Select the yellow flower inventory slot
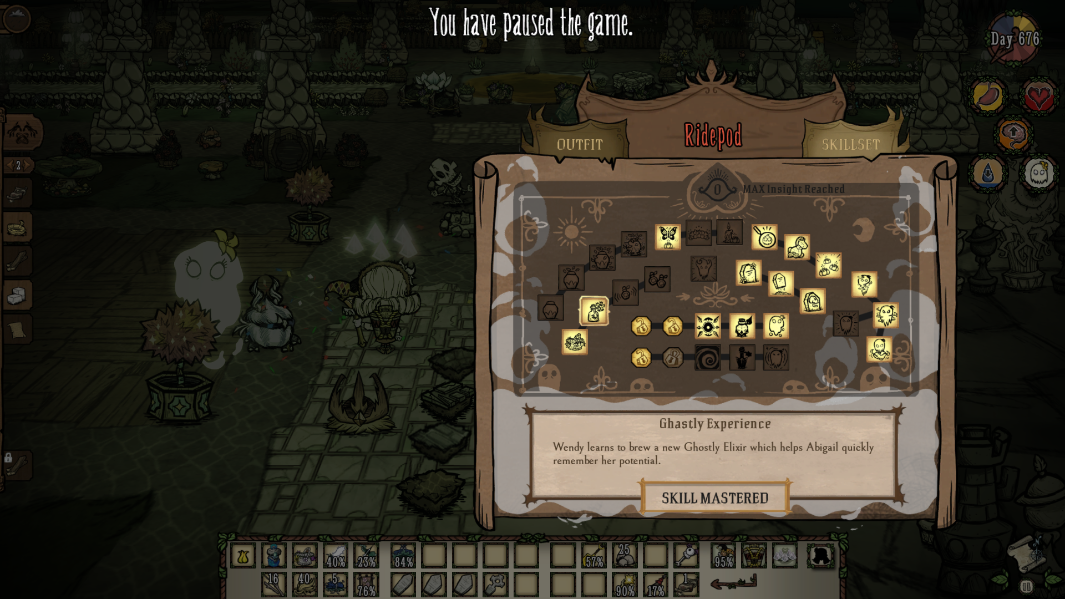The width and height of the screenshot is (1065, 599). point(242,556)
